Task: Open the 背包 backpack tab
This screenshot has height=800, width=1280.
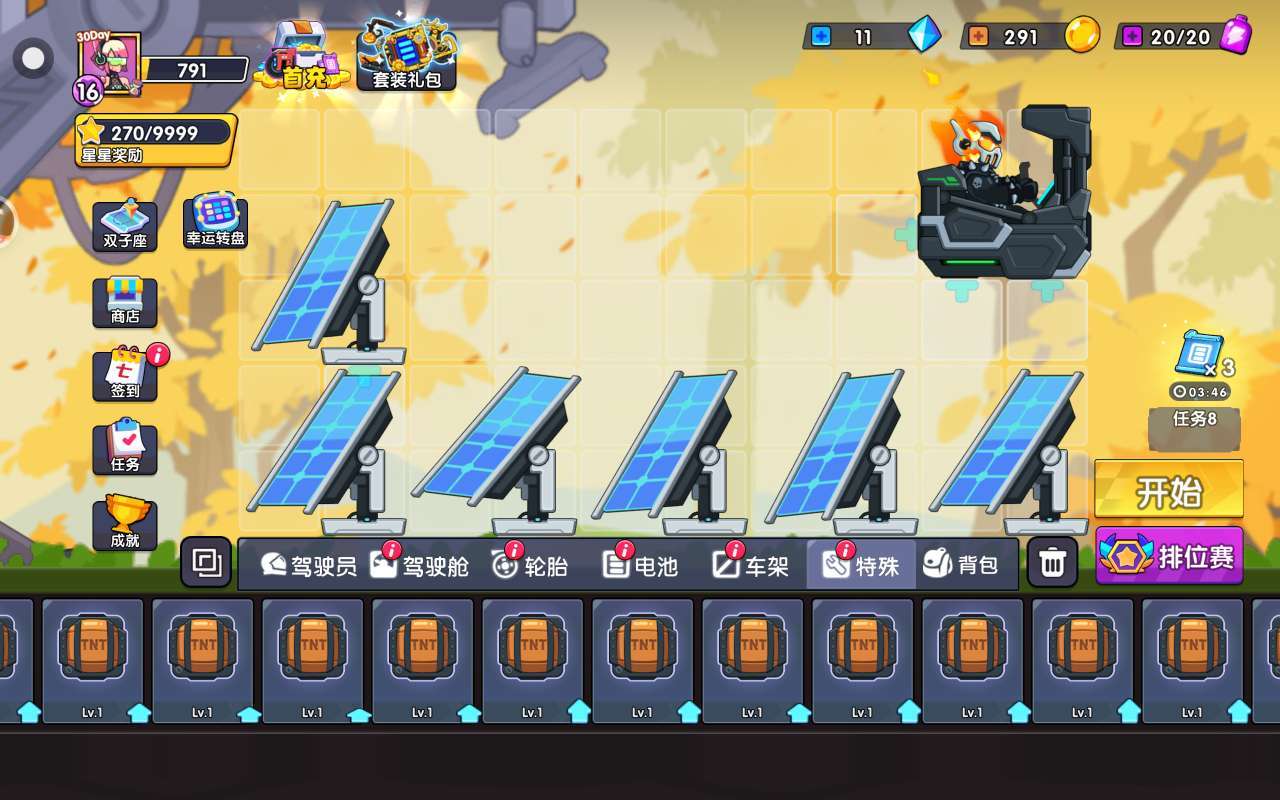Action: (x=961, y=565)
